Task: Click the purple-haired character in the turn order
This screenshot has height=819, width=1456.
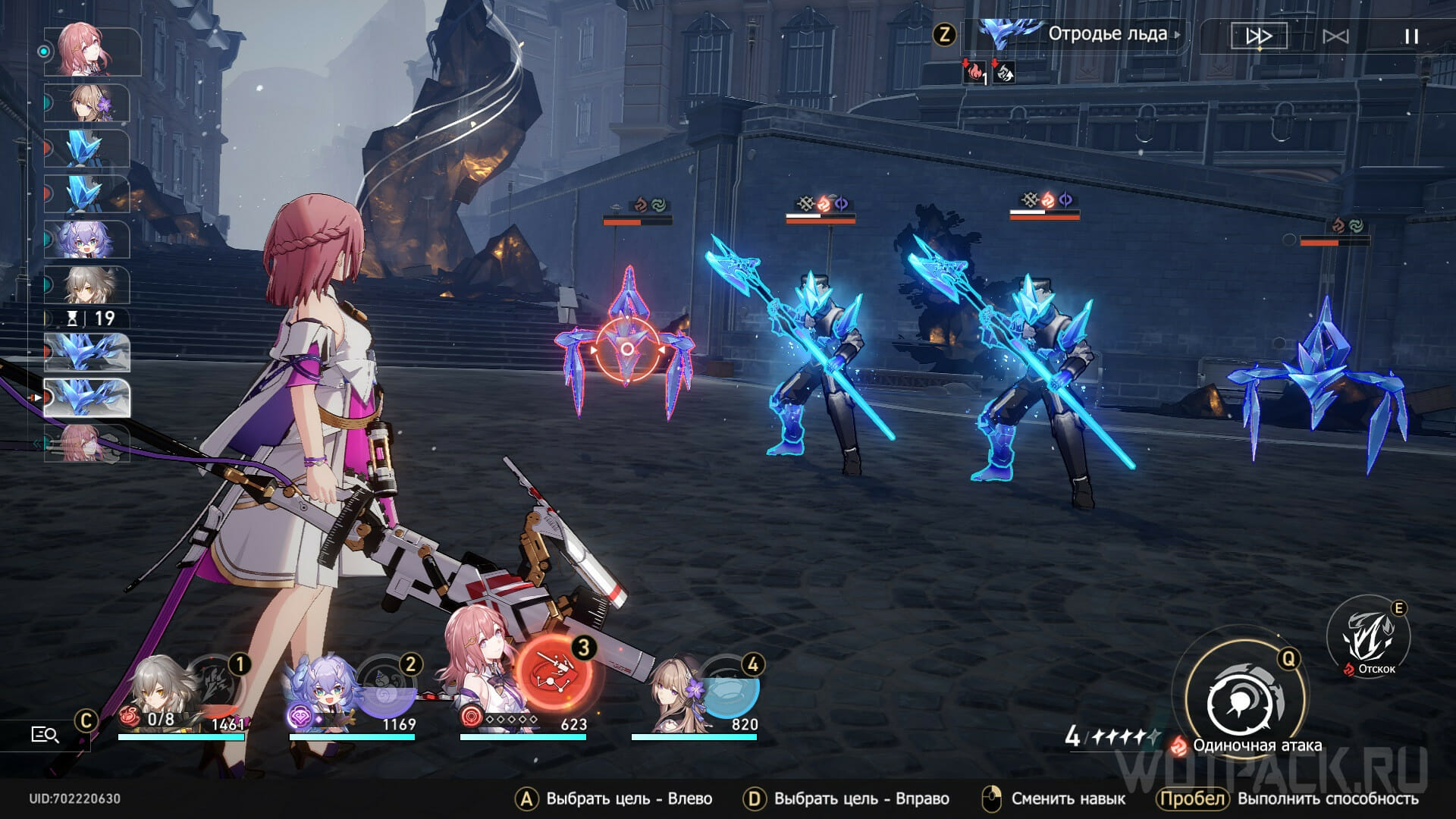Action: click(x=87, y=240)
